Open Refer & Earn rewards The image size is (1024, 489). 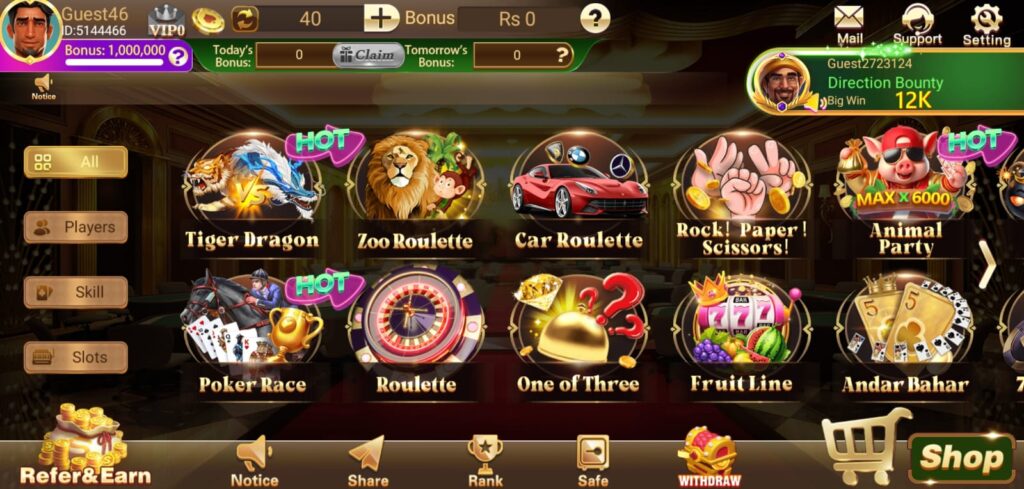tap(86, 446)
